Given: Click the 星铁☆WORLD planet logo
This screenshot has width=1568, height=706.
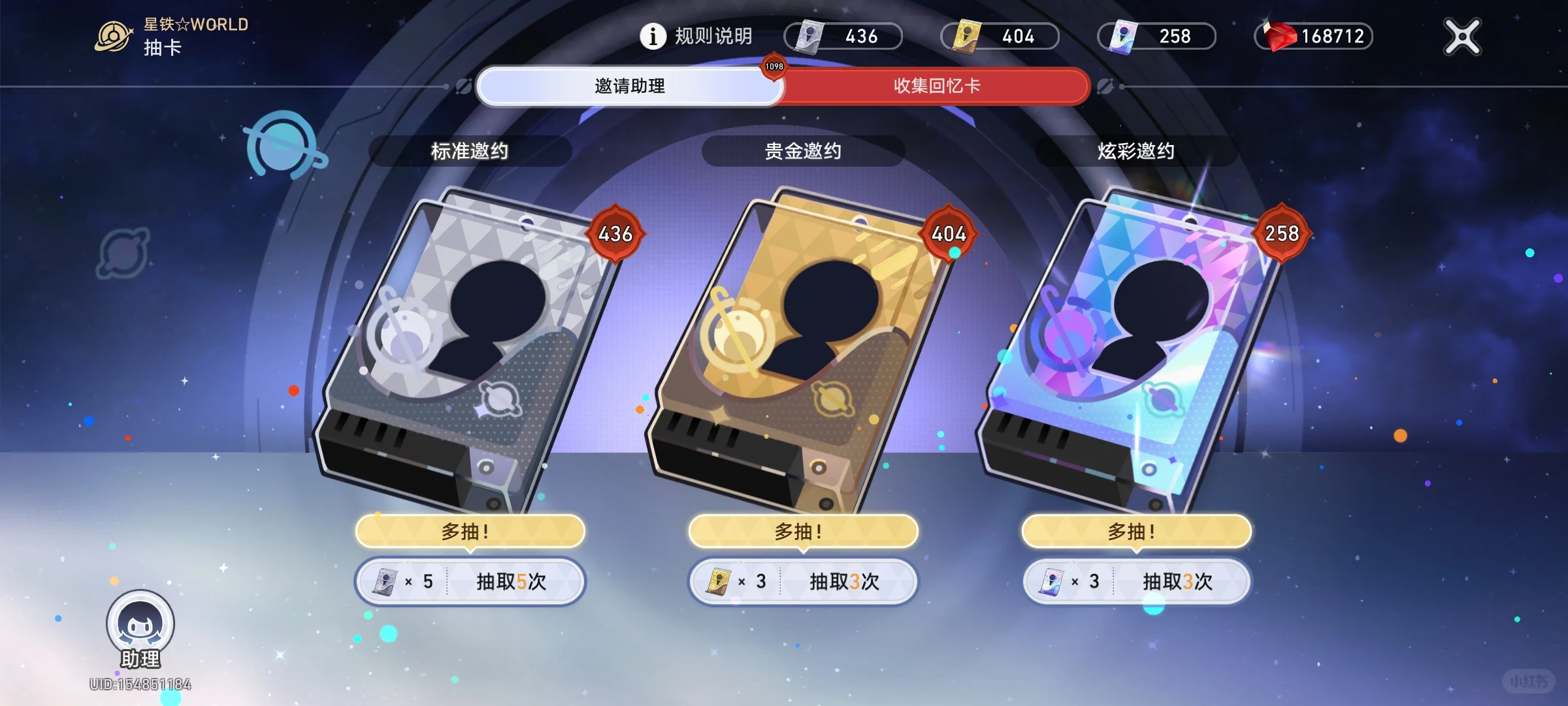Looking at the screenshot, I should click(112, 34).
